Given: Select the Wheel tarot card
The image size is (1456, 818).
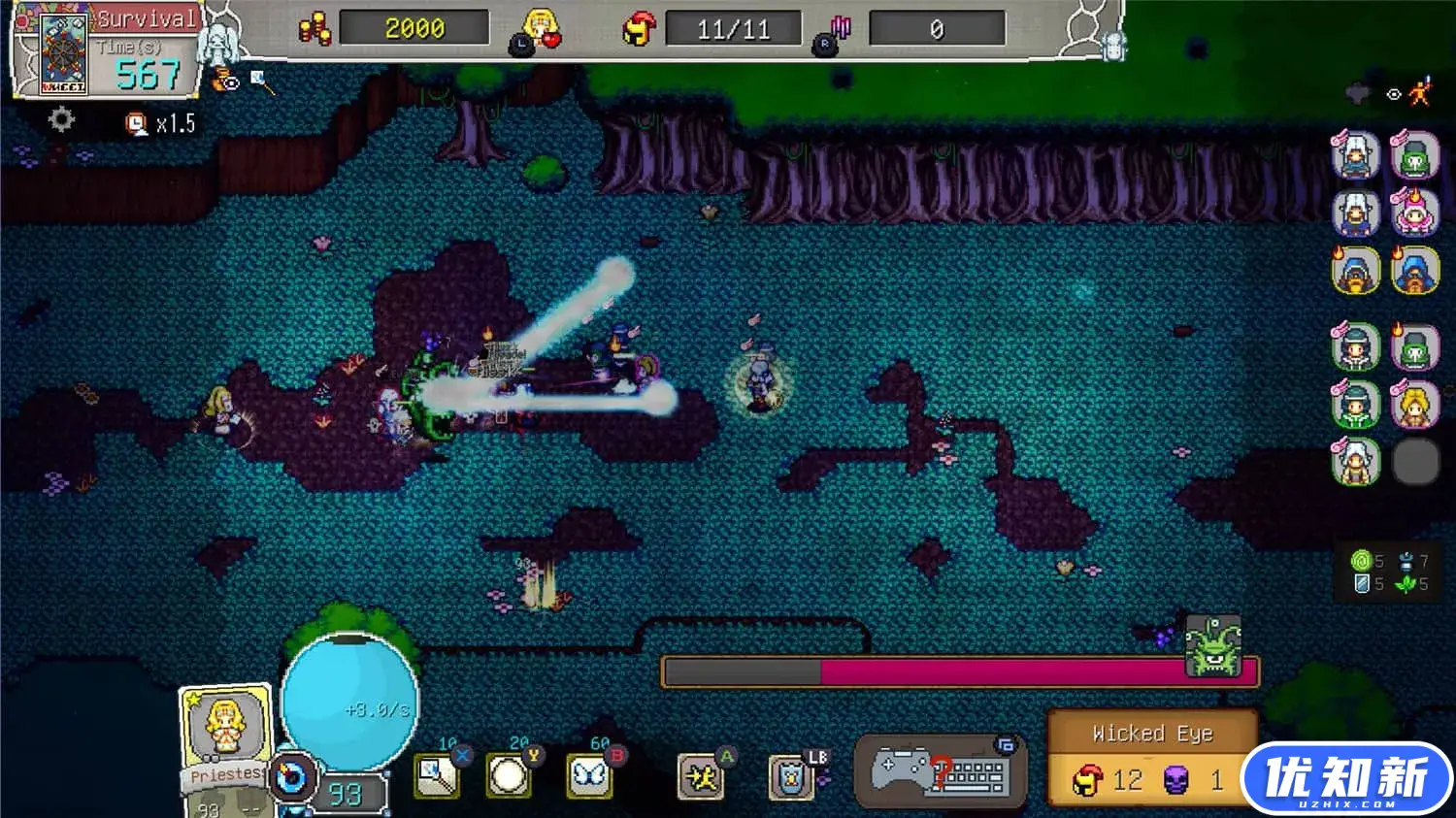Looking at the screenshot, I should [62, 52].
